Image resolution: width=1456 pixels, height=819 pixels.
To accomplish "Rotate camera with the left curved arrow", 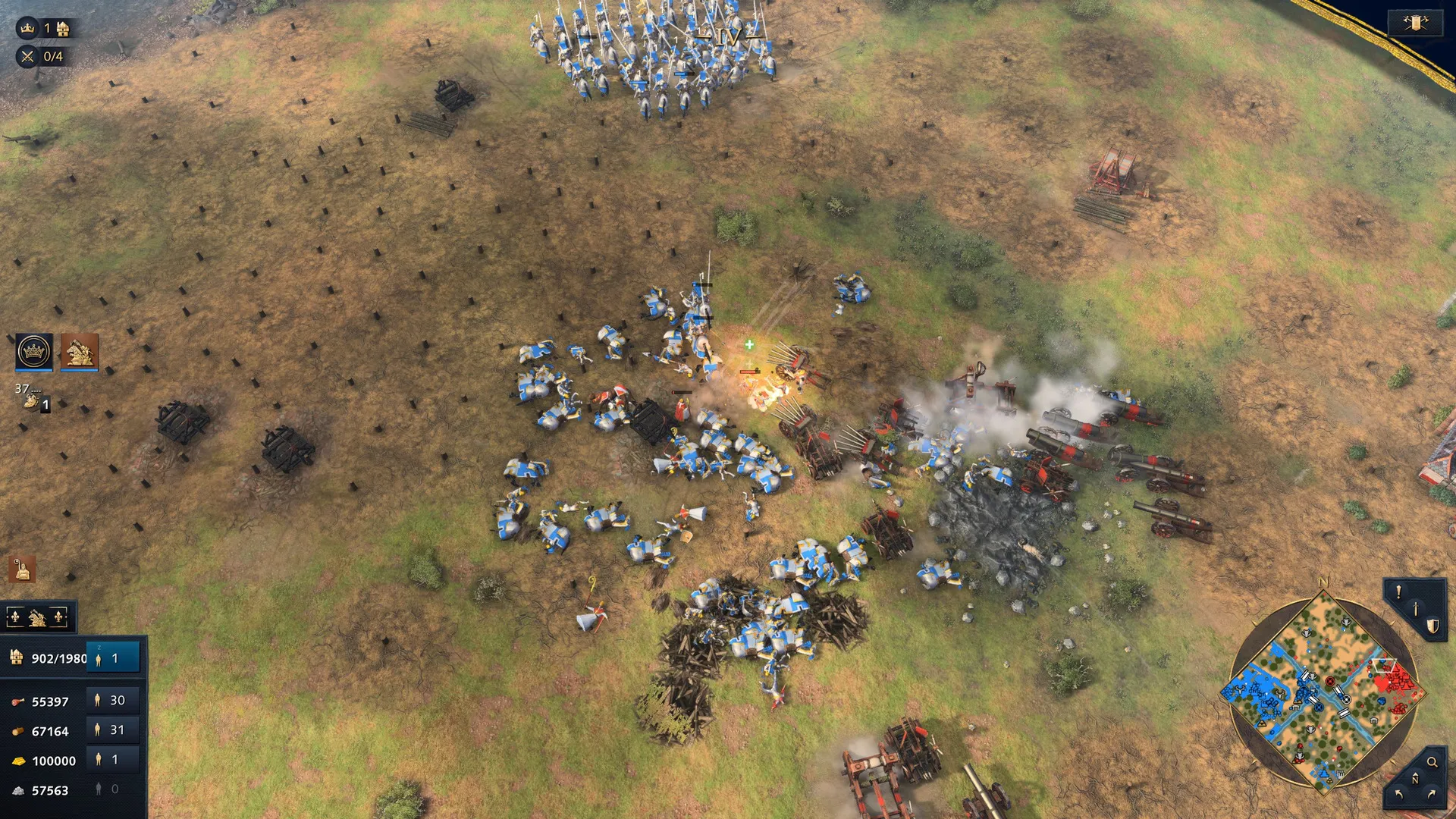I will point(1399,794).
